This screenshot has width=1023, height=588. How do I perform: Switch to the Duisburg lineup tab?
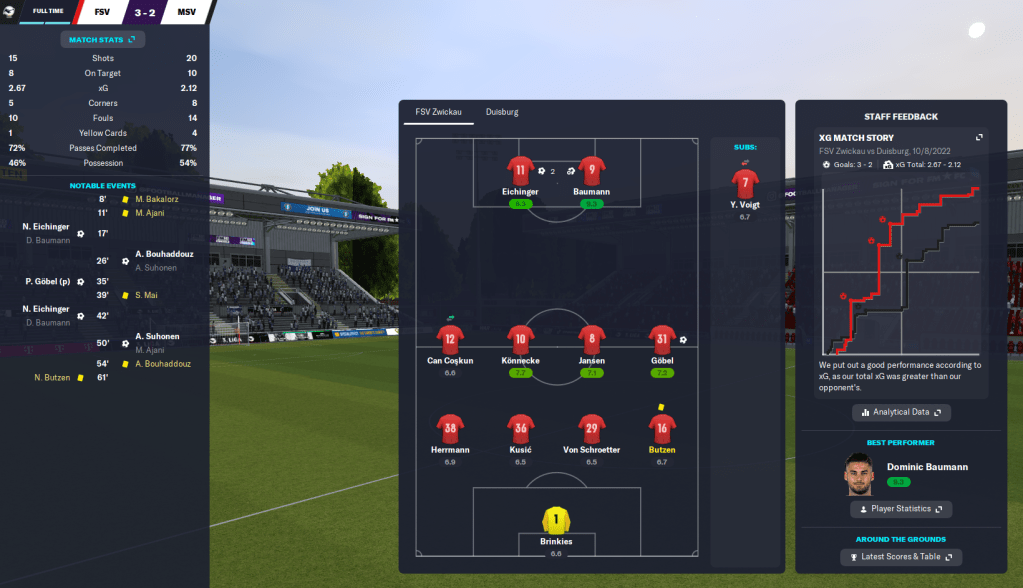click(x=501, y=112)
